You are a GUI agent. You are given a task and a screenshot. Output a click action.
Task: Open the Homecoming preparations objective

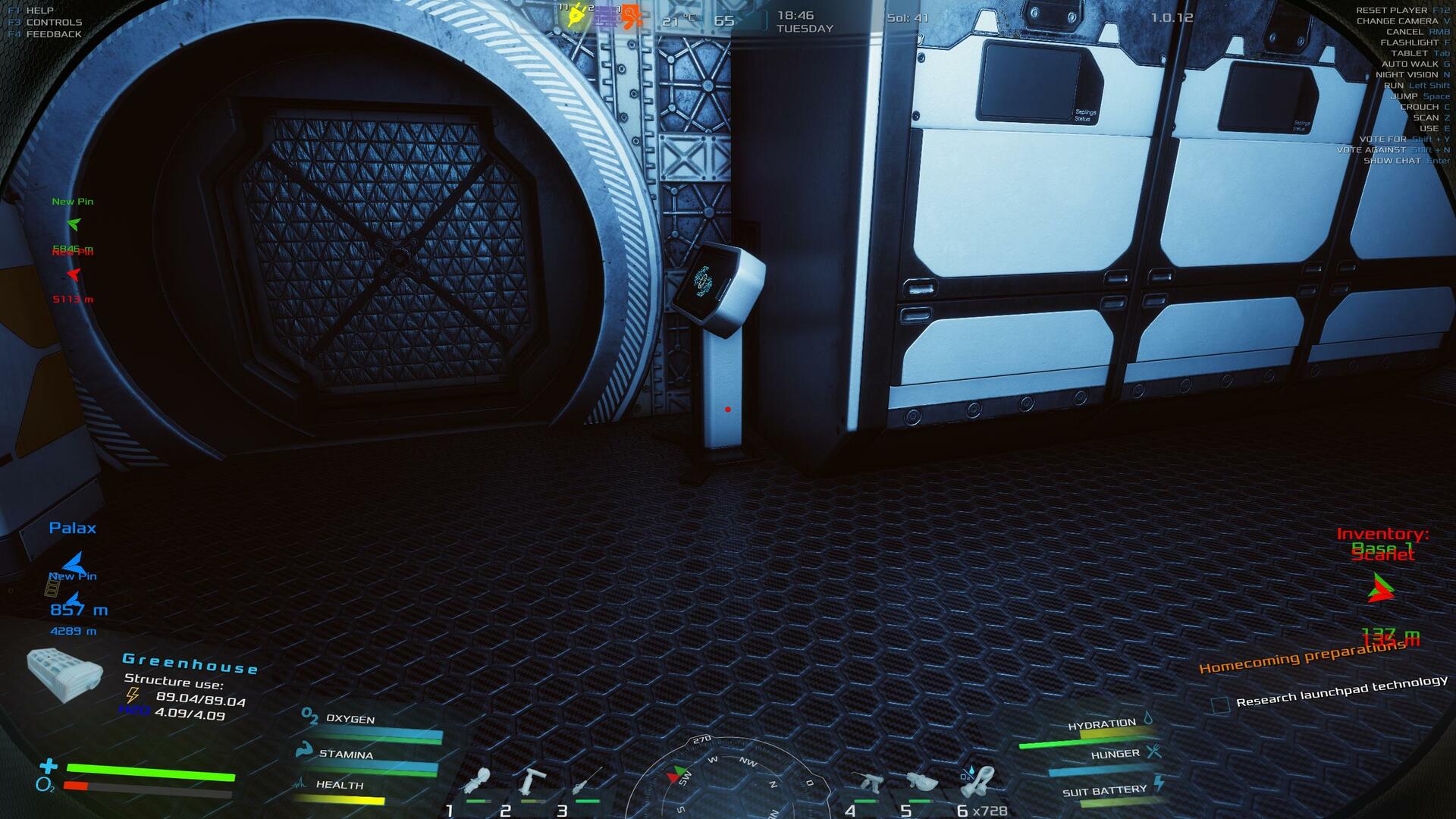coord(1301,657)
